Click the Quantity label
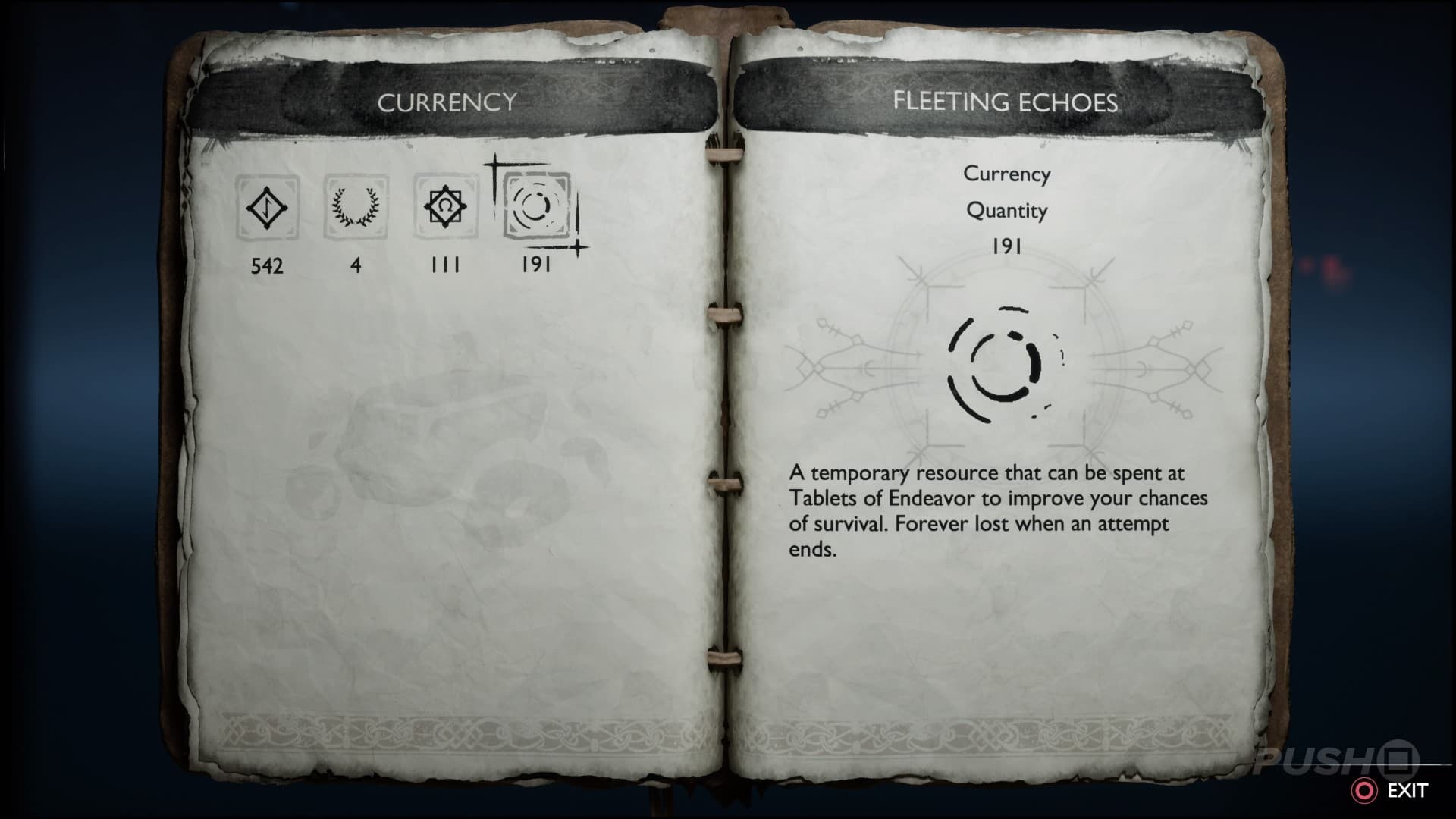The width and height of the screenshot is (1456, 819). pyautogui.click(x=1007, y=211)
